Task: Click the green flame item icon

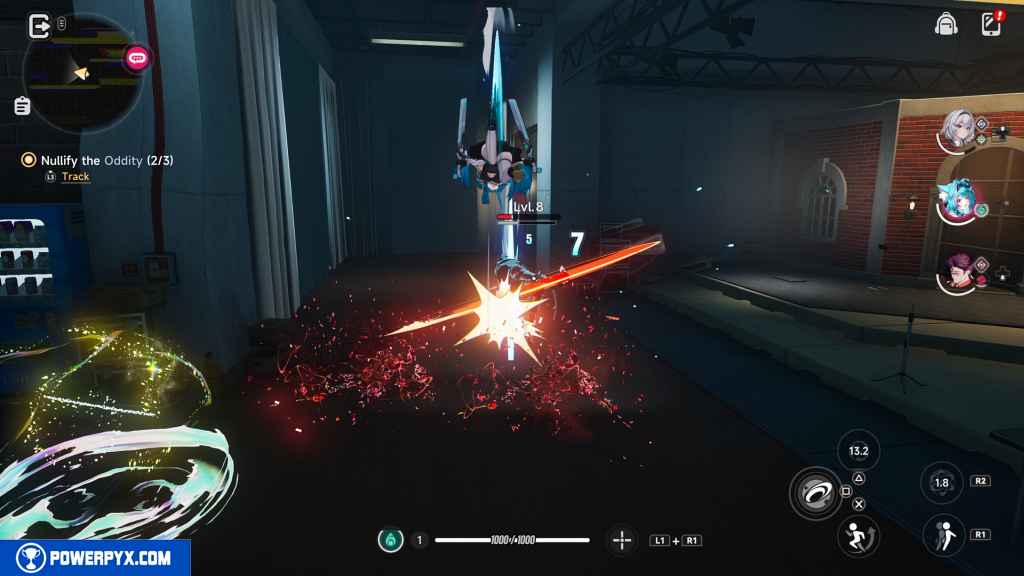Action: [390, 540]
